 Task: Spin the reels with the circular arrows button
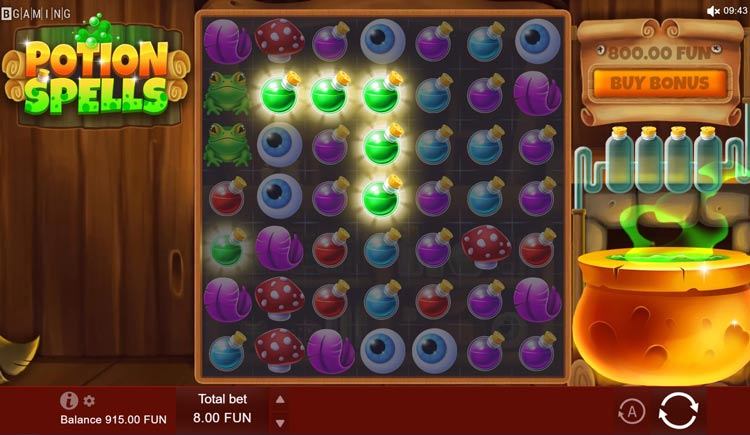pyautogui.click(x=678, y=411)
